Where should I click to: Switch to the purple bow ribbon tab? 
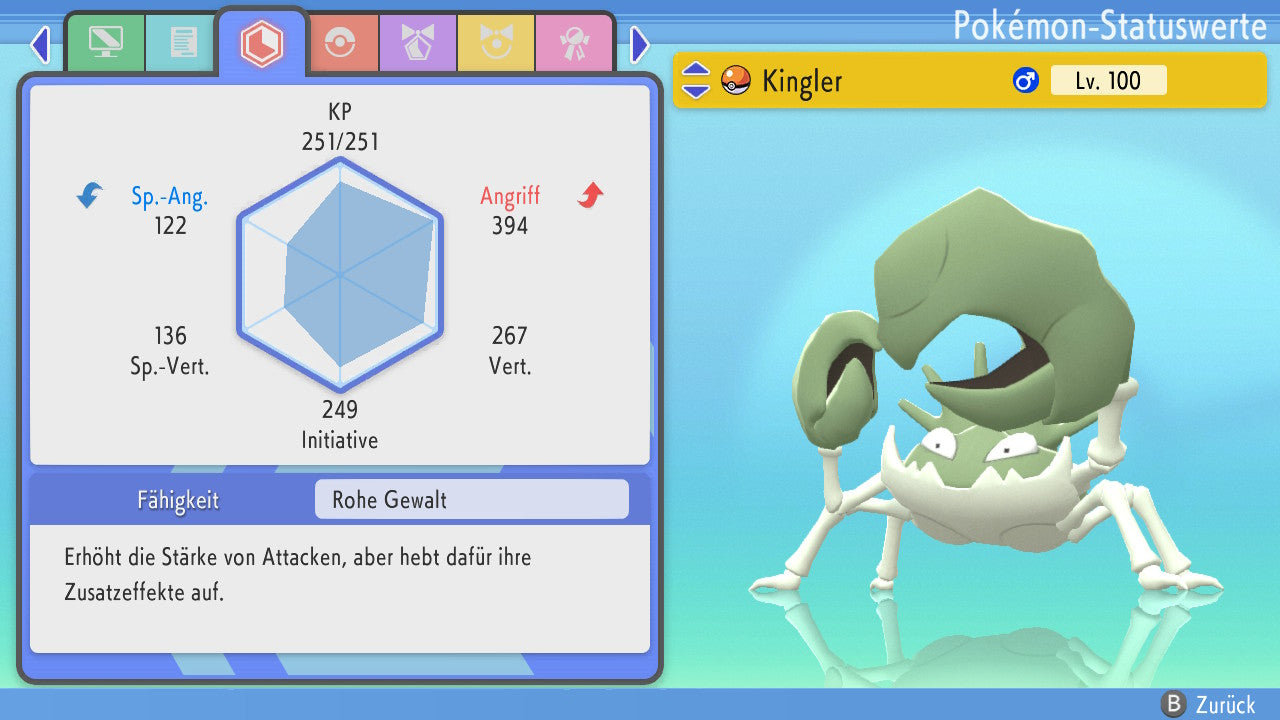tap(417, 43)
